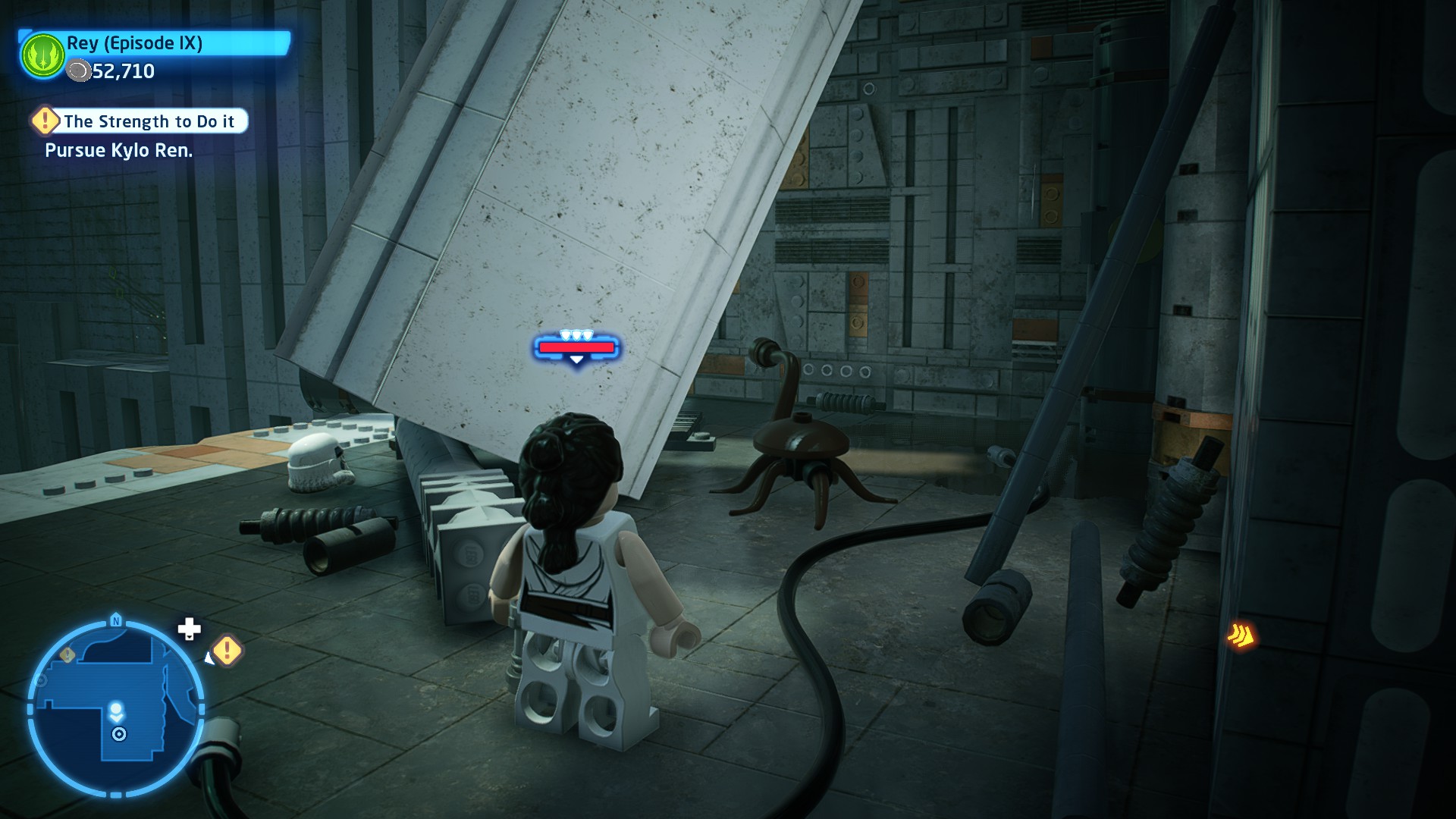The height and width of the screenshot is (819, 1456).
Task: Click the white plus icon above the minimap
Action: 189,629
